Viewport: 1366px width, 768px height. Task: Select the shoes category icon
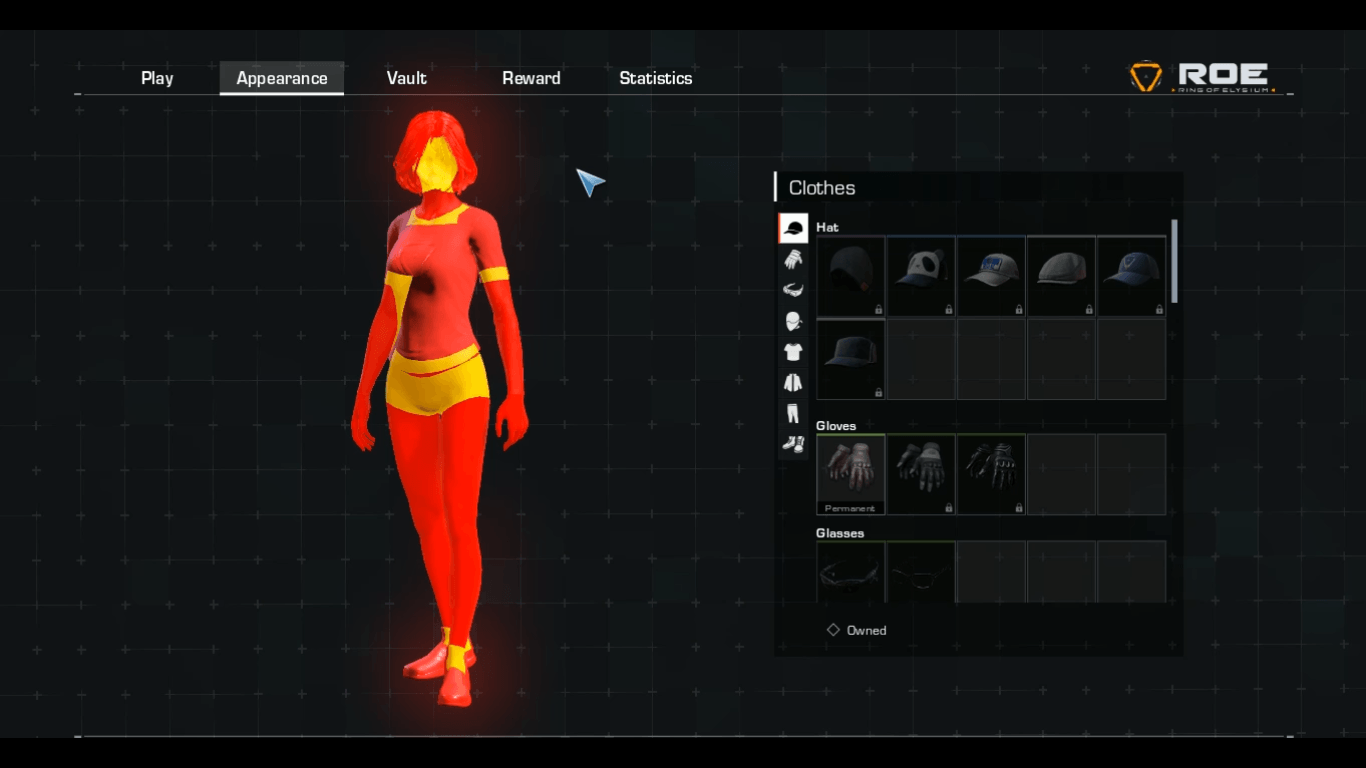pyautogui.click(x=793, y=443)
